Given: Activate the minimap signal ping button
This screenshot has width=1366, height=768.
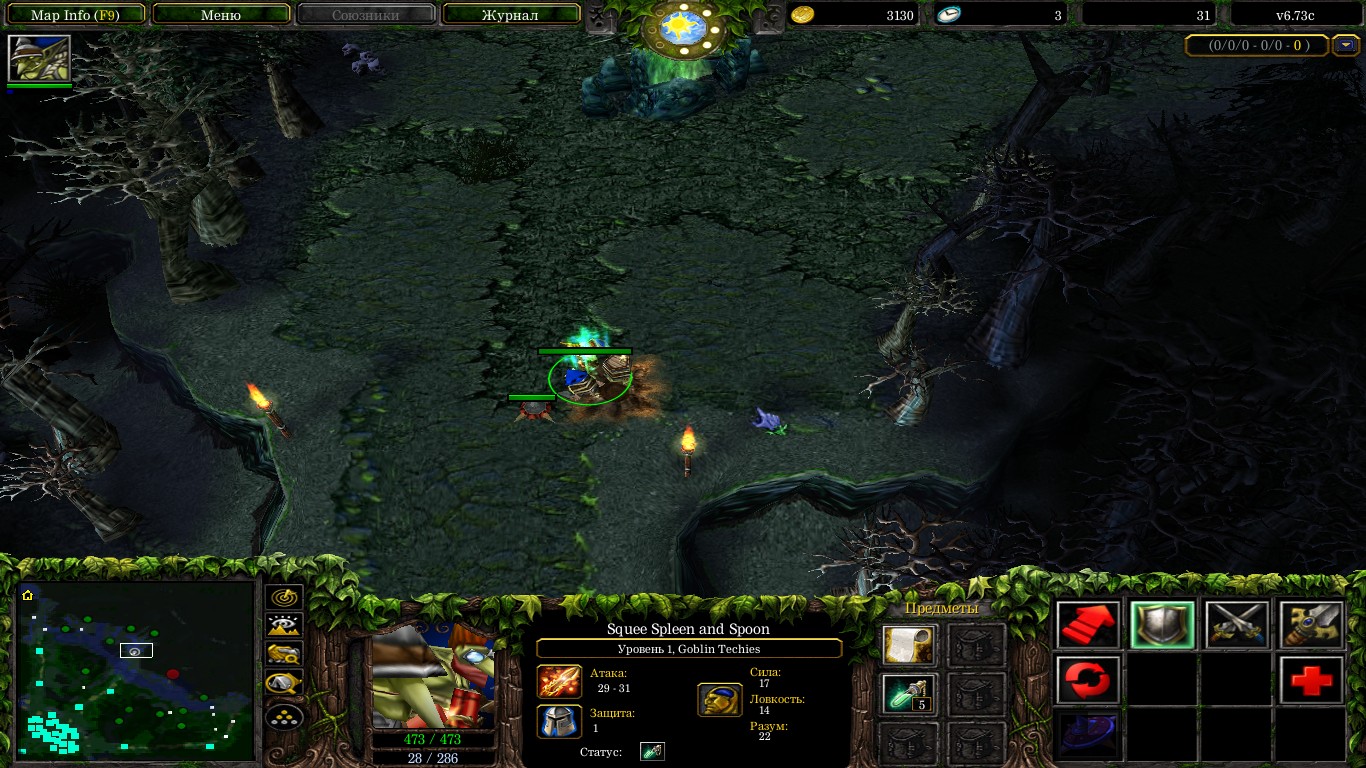Looking at the screenshot, I should click(285, 596).
